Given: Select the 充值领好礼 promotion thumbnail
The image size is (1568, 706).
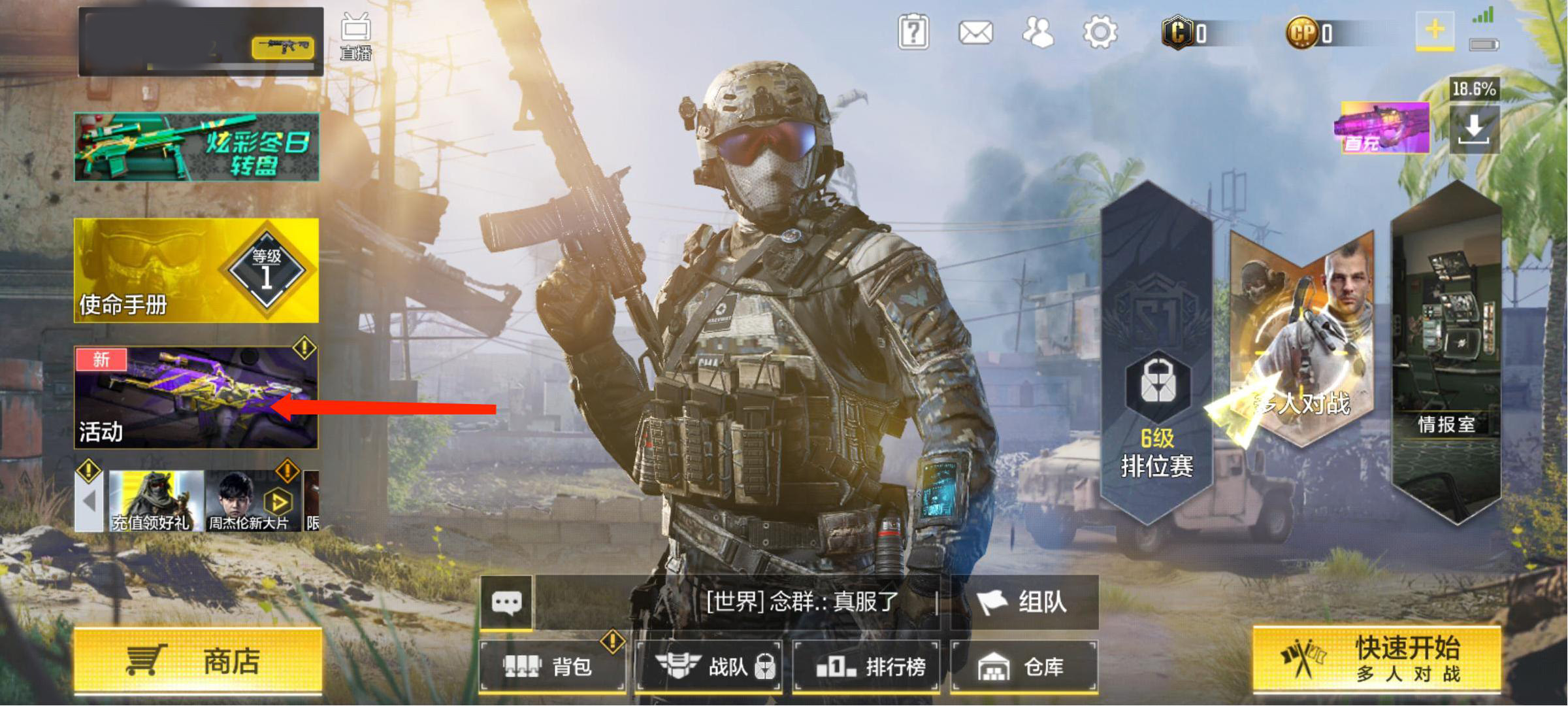Looking at the screenshot, I should 154,501.
